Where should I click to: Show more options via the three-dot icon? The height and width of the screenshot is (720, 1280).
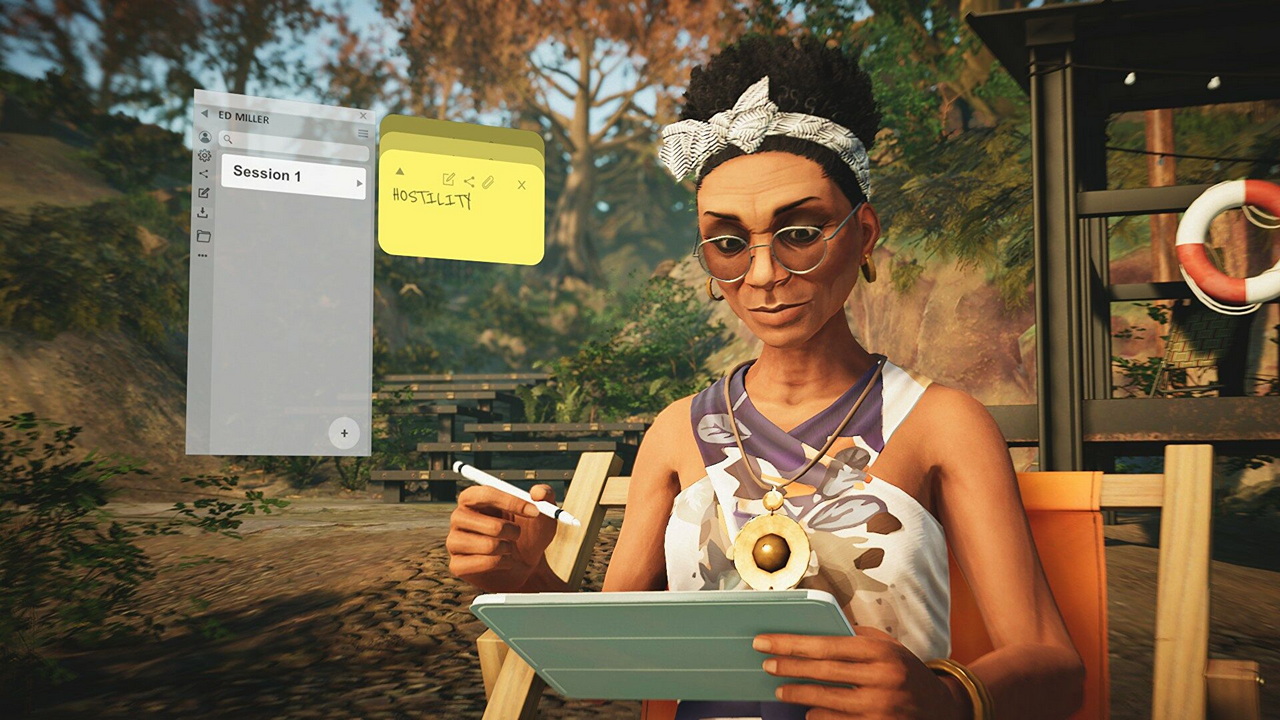pyautogui.click(x=203, y=256)
